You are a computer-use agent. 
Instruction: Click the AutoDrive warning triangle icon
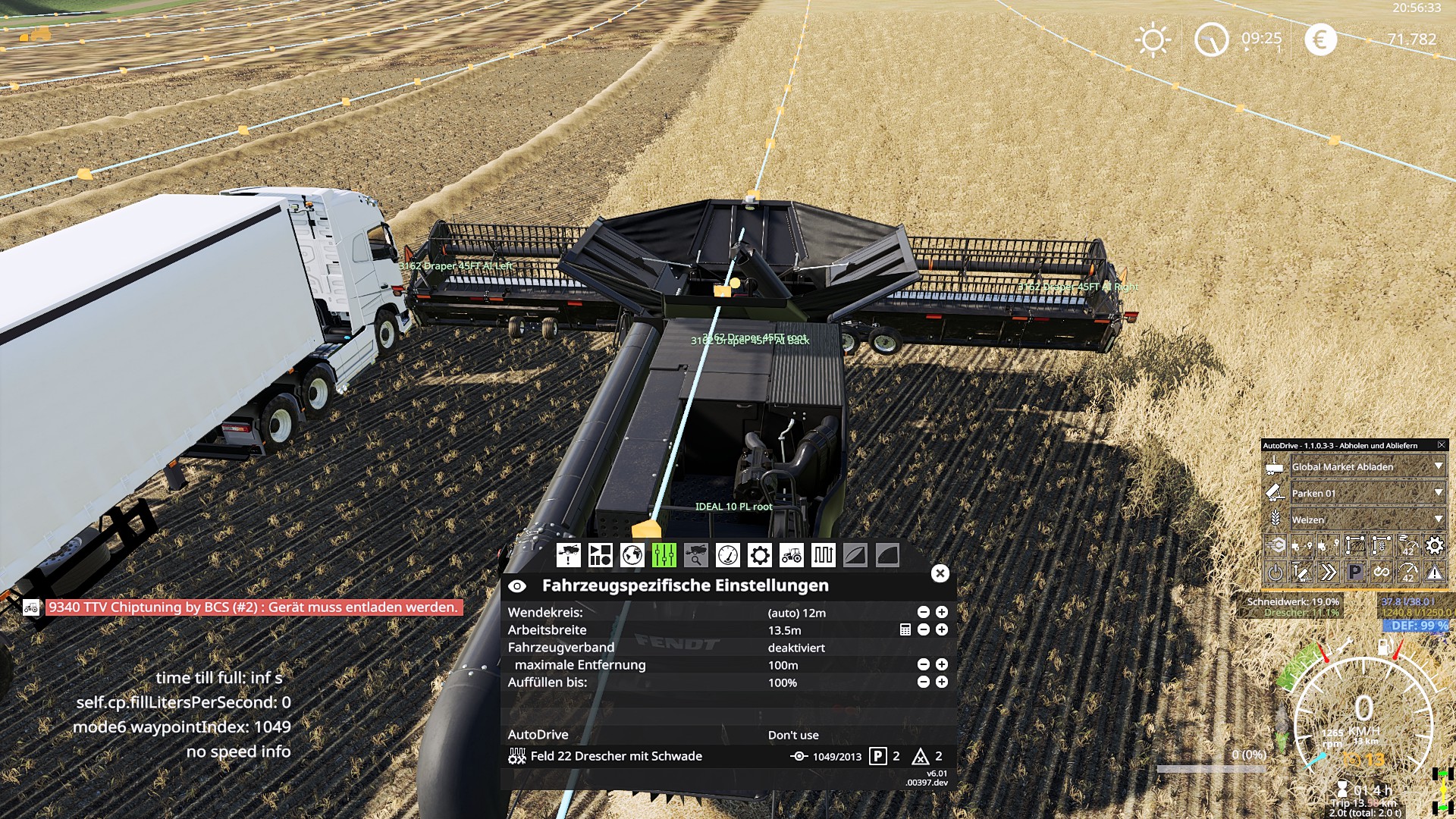click(x=1434, y=573)
